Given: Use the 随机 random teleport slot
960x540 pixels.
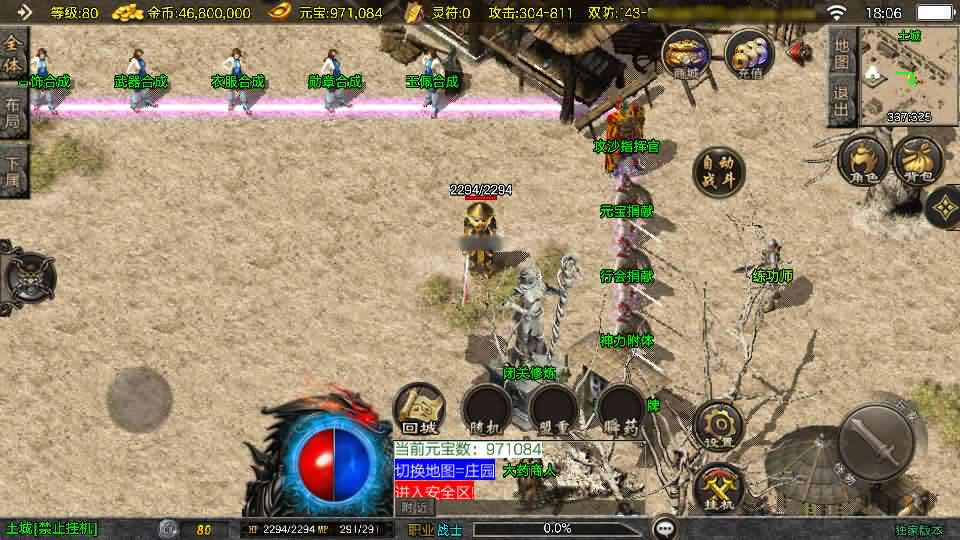Looking at the screenshot, I should 487,410.
